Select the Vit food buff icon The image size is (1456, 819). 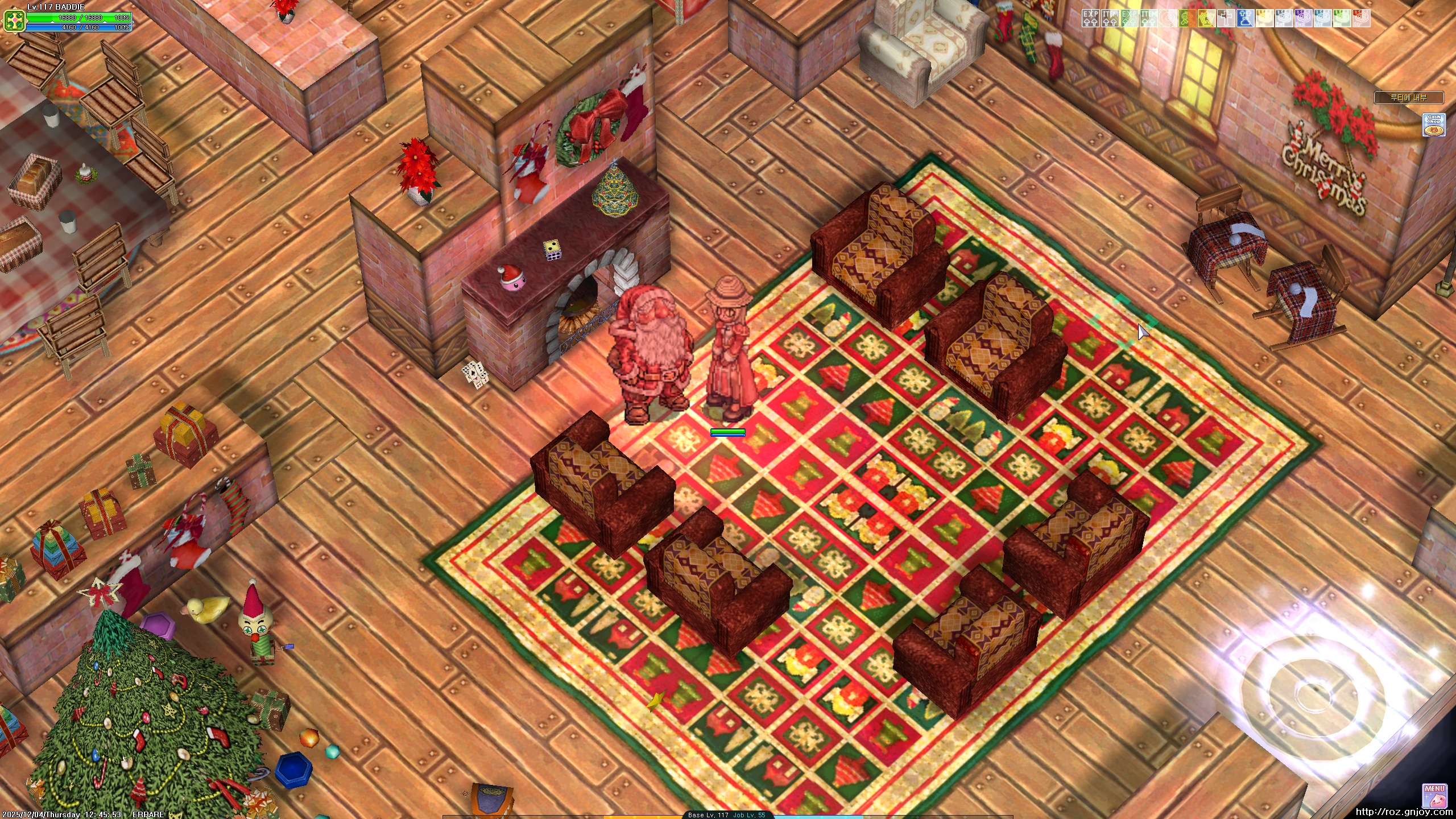pos(1323,18)
